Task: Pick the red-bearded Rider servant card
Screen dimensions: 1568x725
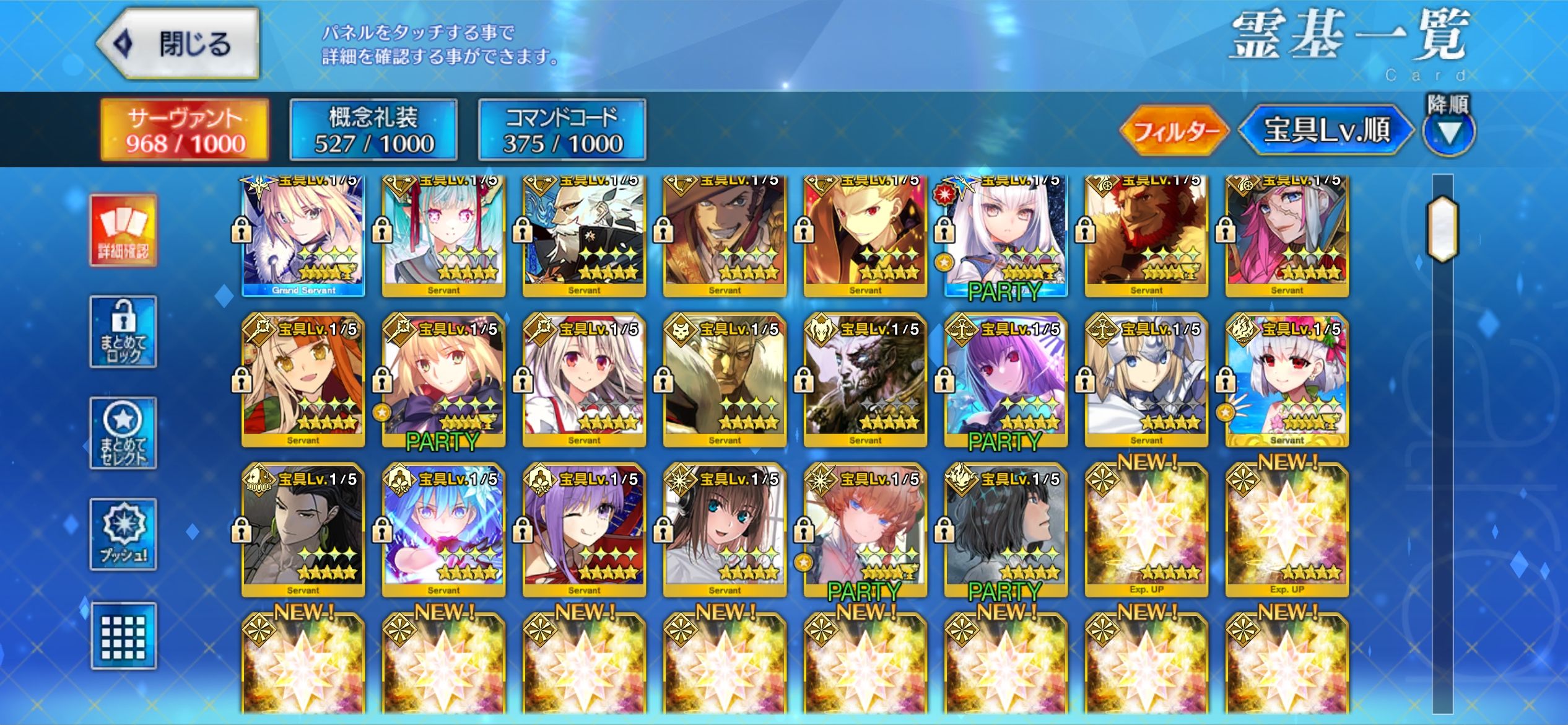Action: point(1146,235)
